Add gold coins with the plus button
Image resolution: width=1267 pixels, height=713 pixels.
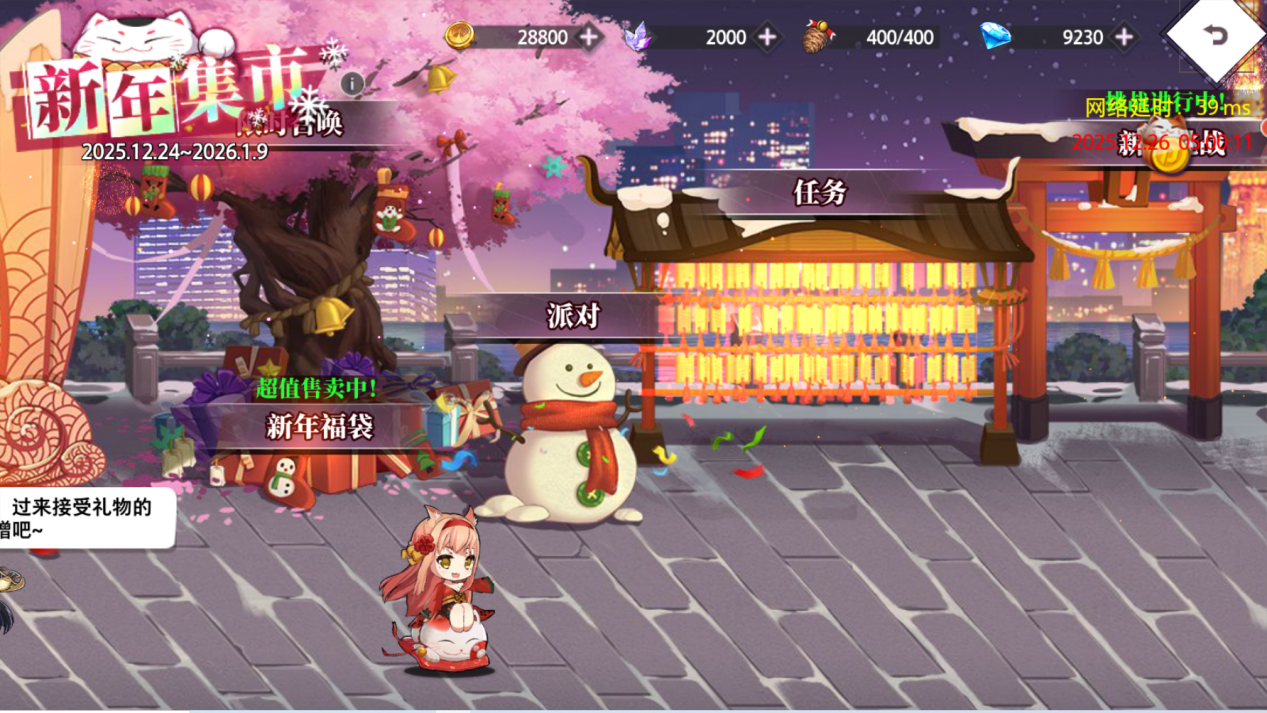click(x=590, y=37)
